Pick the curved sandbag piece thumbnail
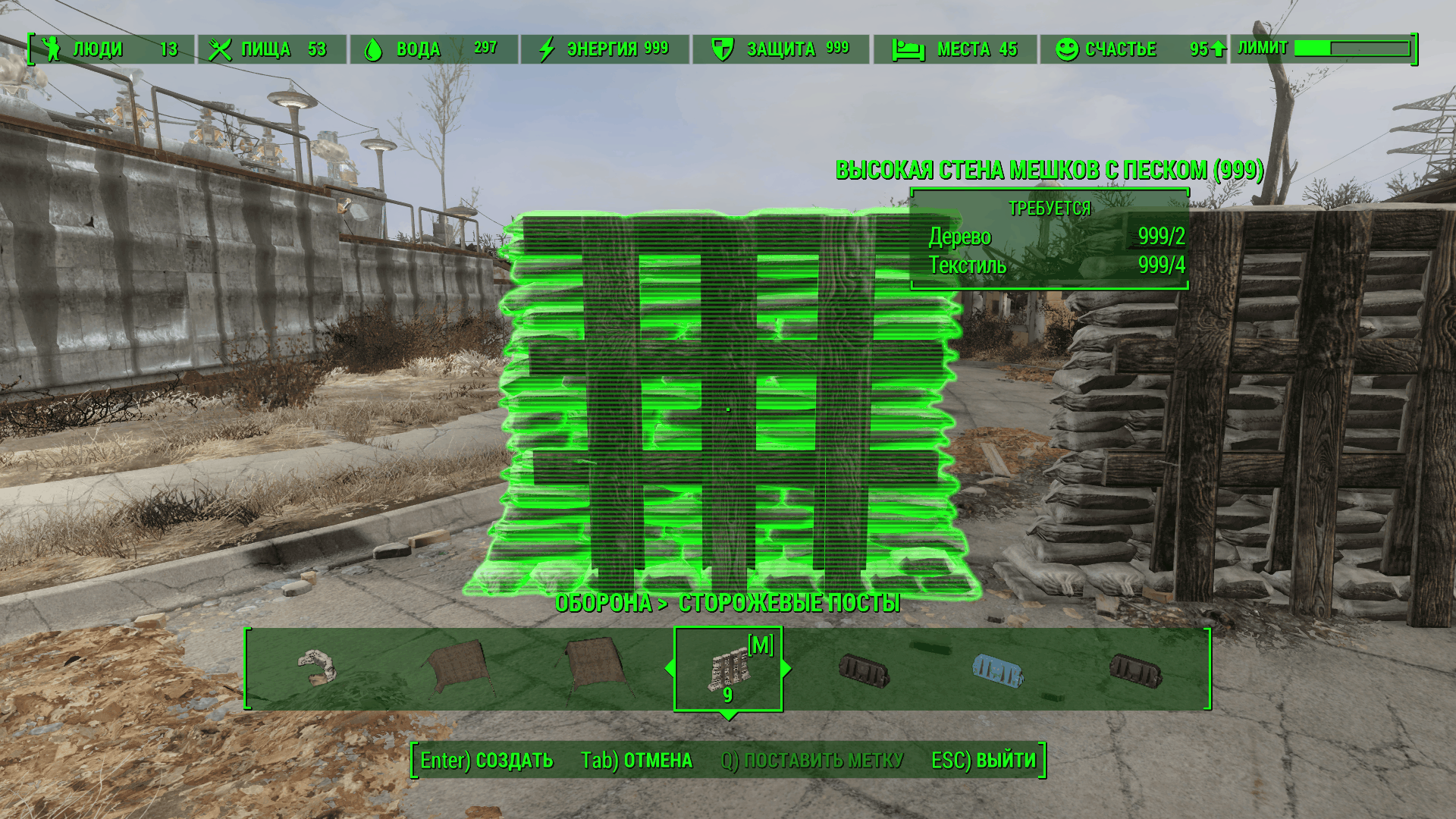The height and width of the screenshot is (819, 1456). pos(317,667)
